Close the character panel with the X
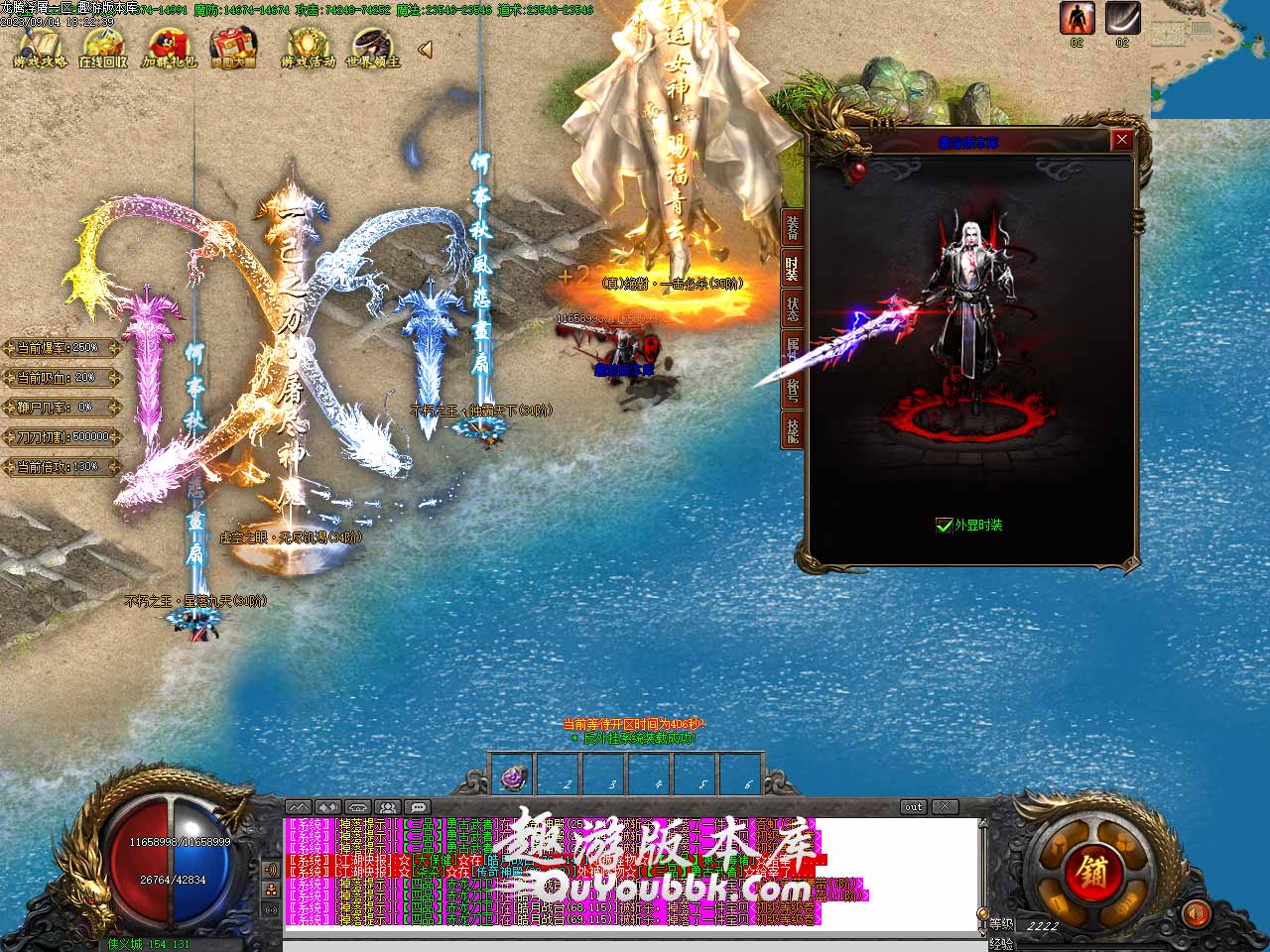Viewport: 1270px width, 952px height. (1122, 140)
